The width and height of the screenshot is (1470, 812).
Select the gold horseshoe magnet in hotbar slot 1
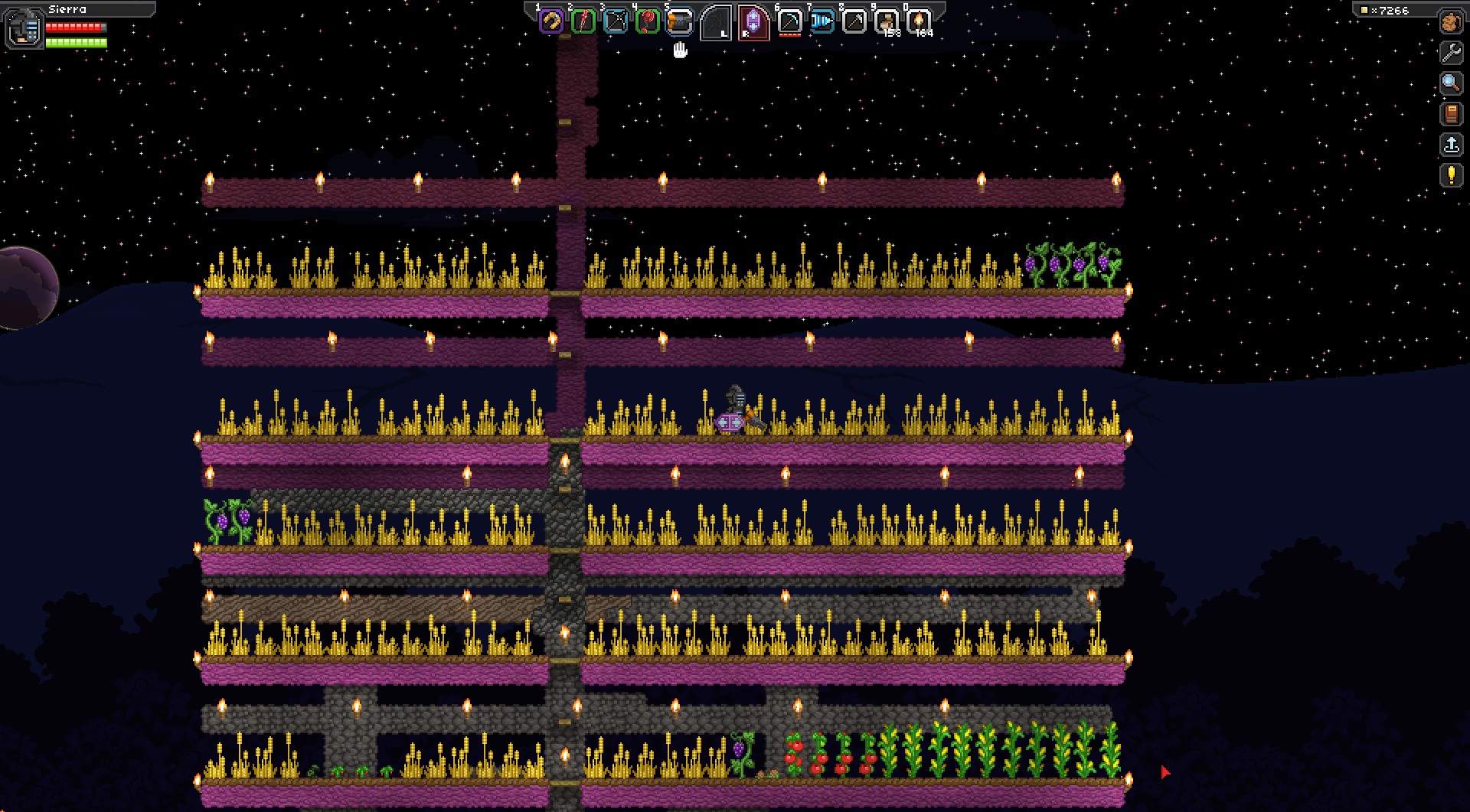[551, 21]
